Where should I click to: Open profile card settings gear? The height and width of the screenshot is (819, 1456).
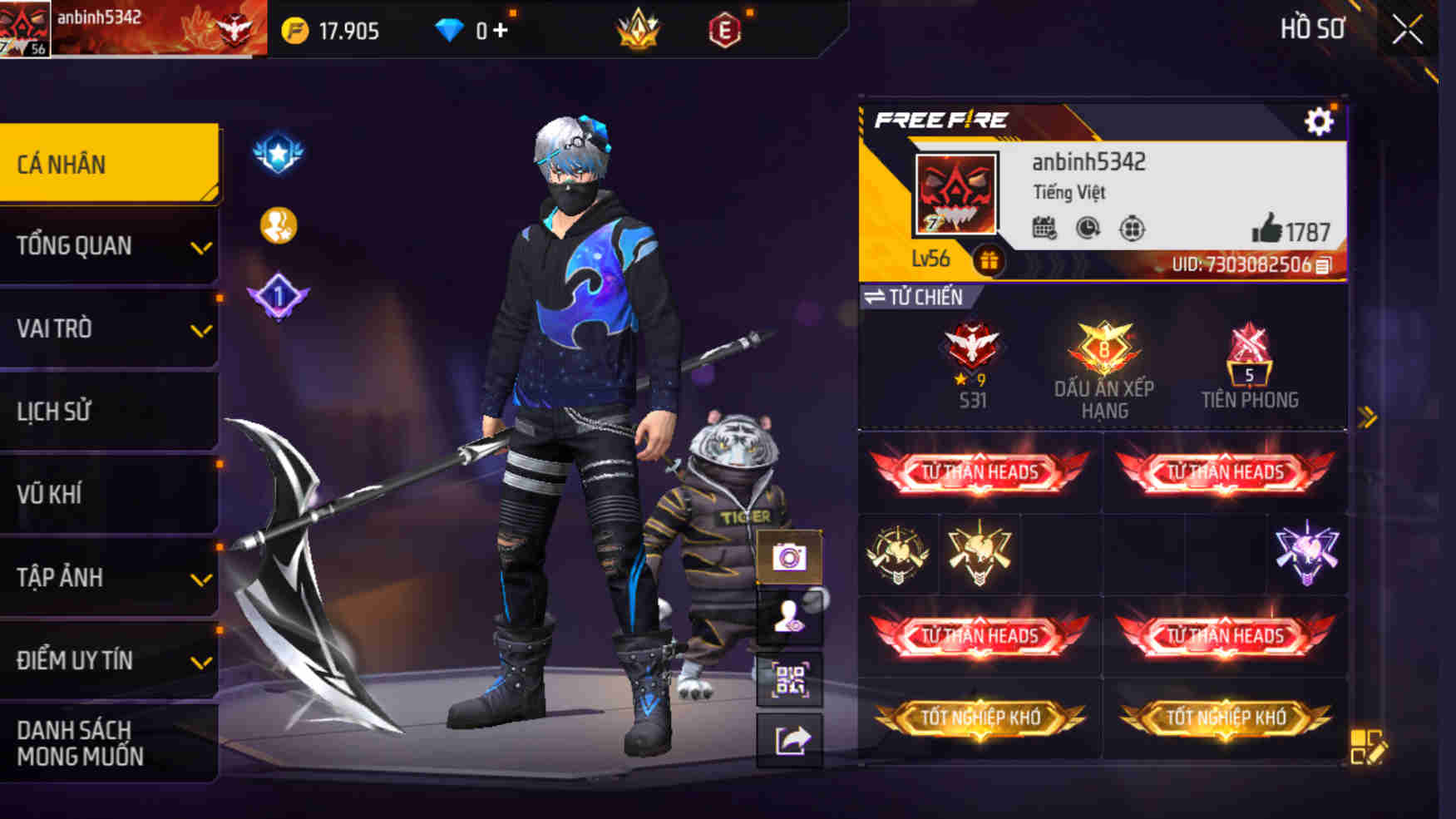tap(1319, 121)
